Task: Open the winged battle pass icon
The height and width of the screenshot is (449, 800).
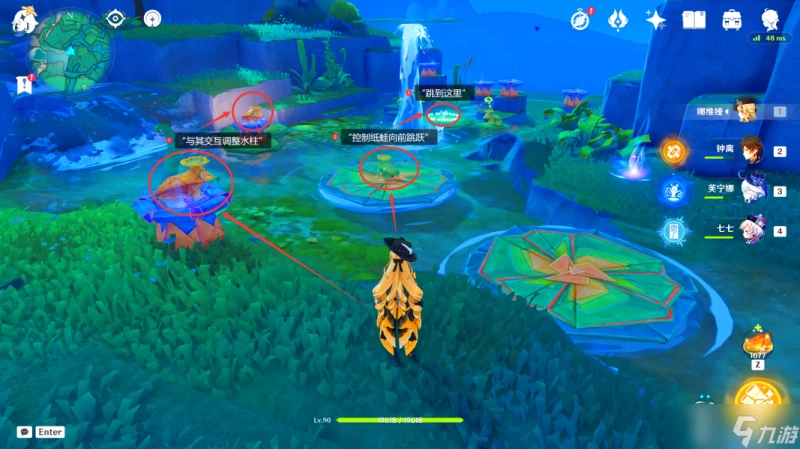Action: [618, 19]
